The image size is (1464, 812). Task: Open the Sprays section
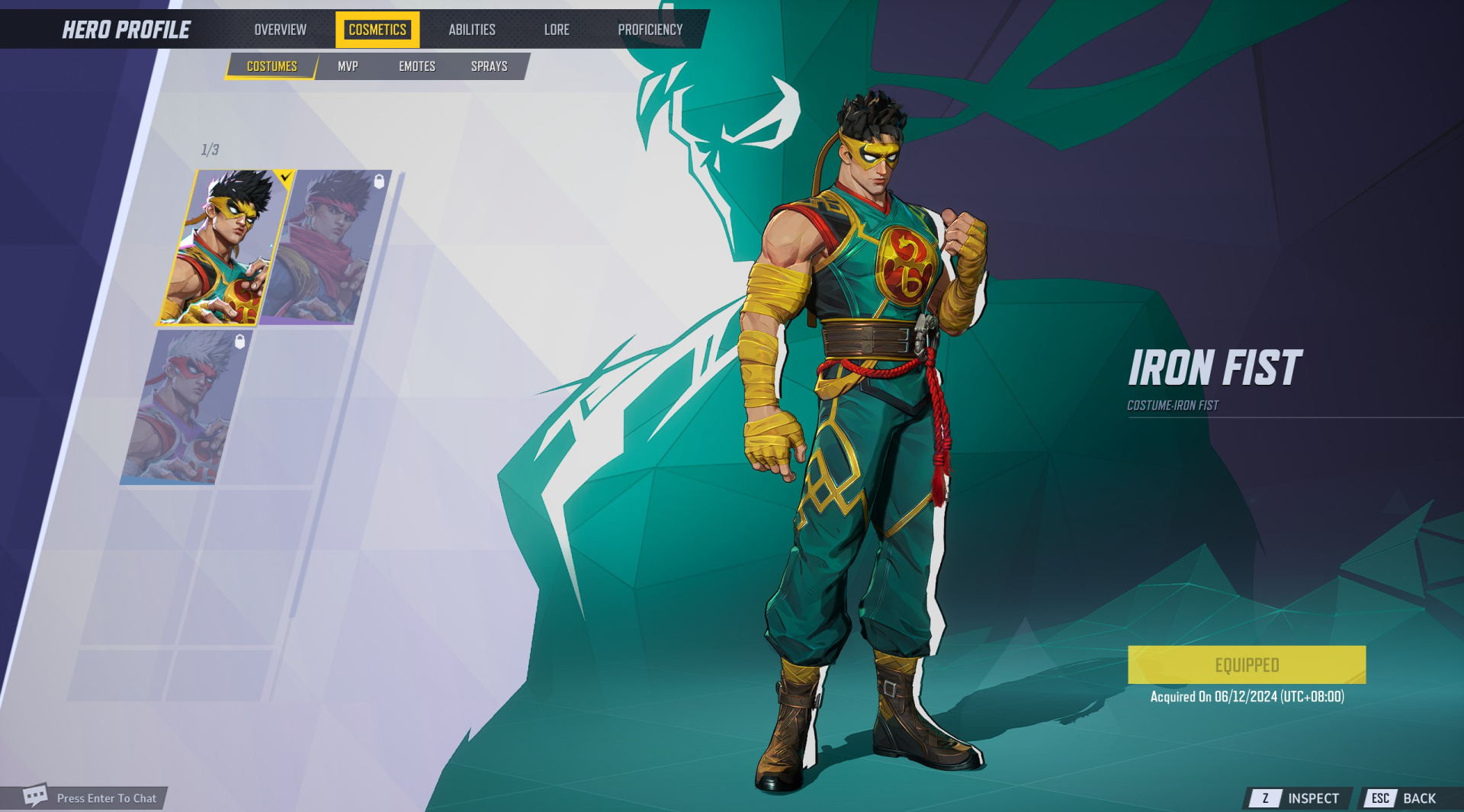click(x=489, y=66)
